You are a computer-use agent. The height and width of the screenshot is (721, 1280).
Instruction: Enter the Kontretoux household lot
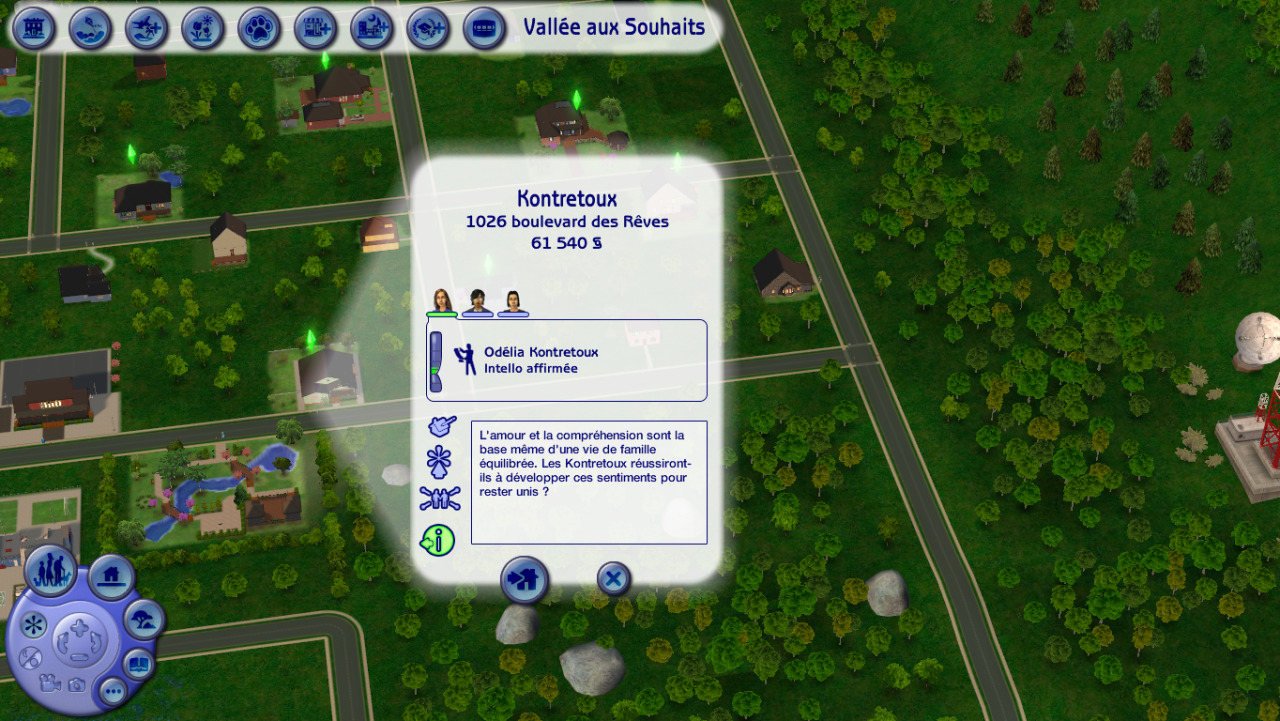click(524, 579)
